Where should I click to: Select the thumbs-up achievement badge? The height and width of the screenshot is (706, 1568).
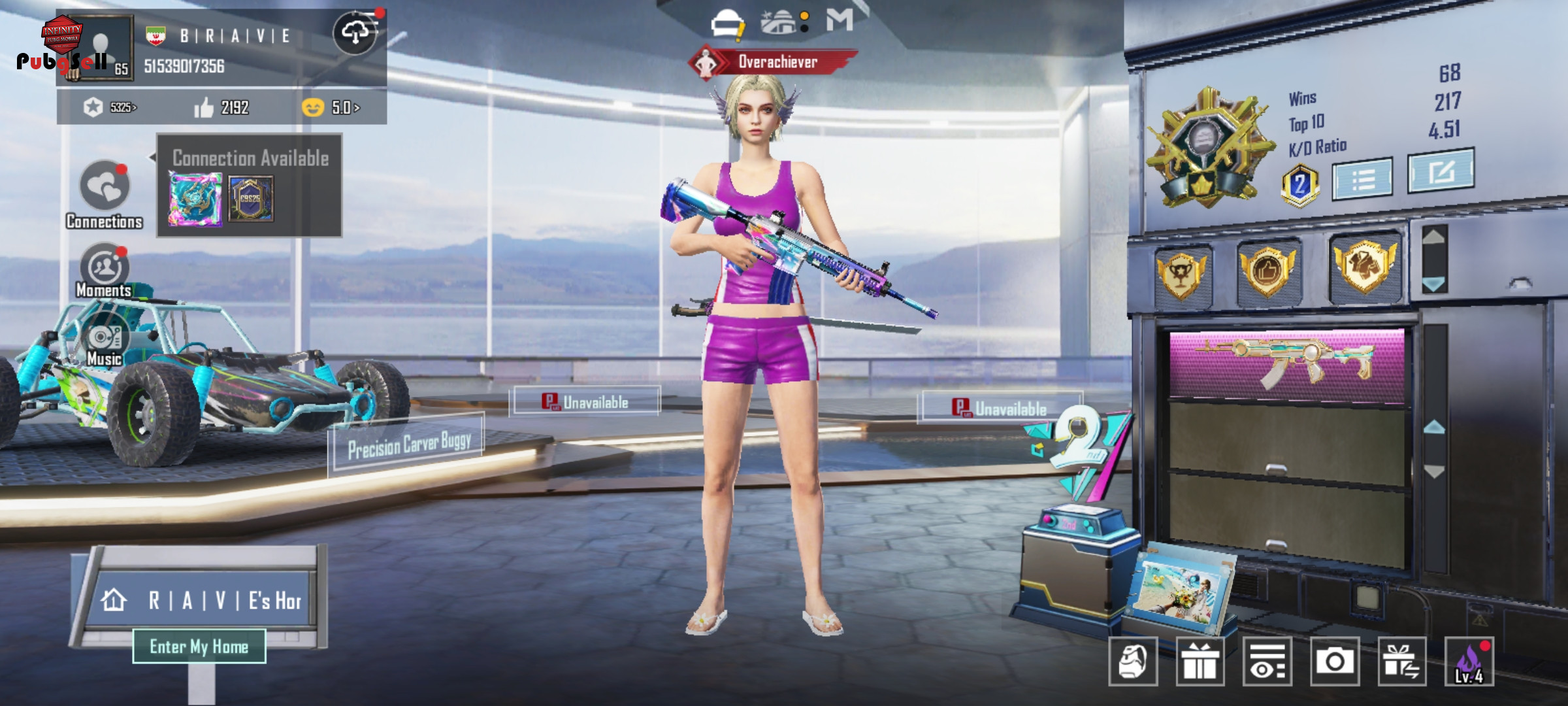pyautogui.click(x=1267, y=270)
